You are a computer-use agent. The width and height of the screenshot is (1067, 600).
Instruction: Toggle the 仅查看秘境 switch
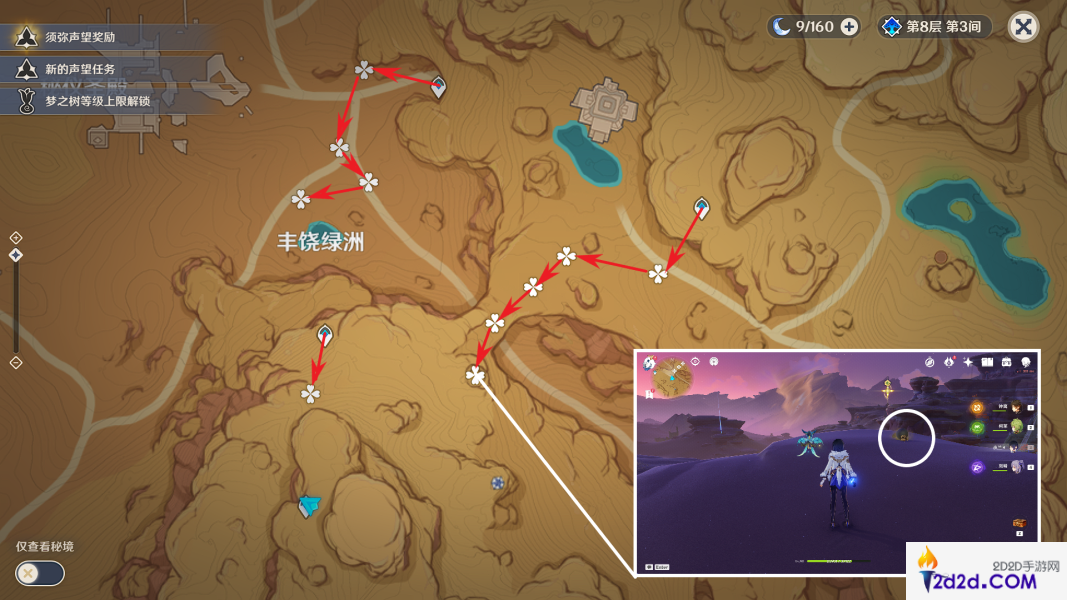click(40, 573)
